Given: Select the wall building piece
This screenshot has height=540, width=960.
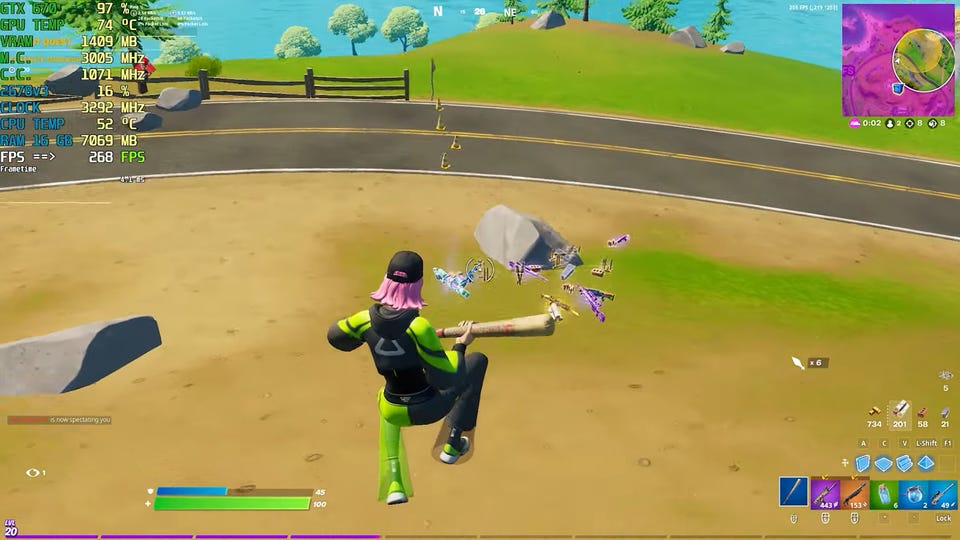Looking at the screenshot, I should (x=862, y=463).
